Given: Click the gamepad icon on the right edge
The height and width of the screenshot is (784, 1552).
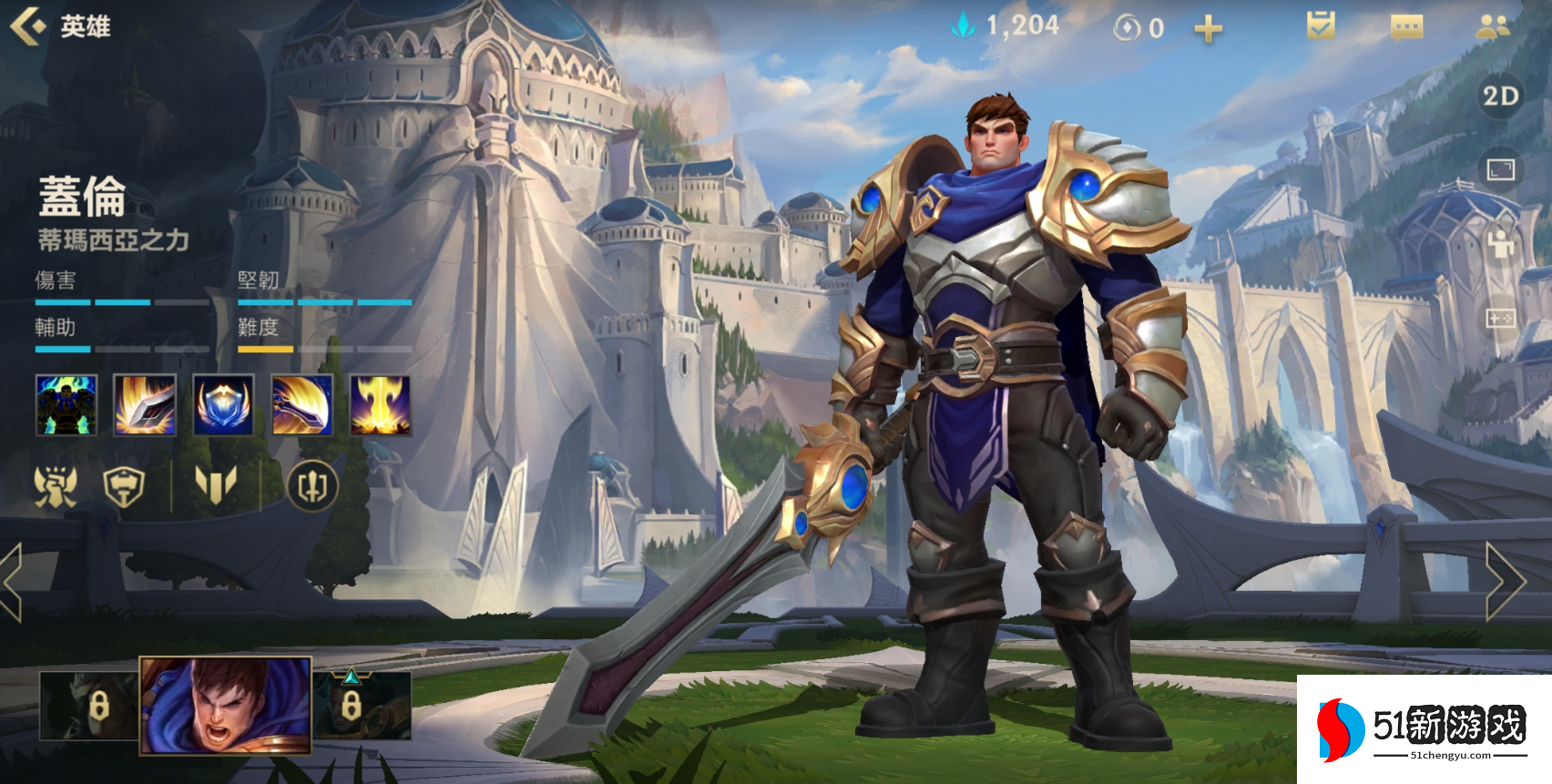Looking at the screenshot, I should [1499, 318].
